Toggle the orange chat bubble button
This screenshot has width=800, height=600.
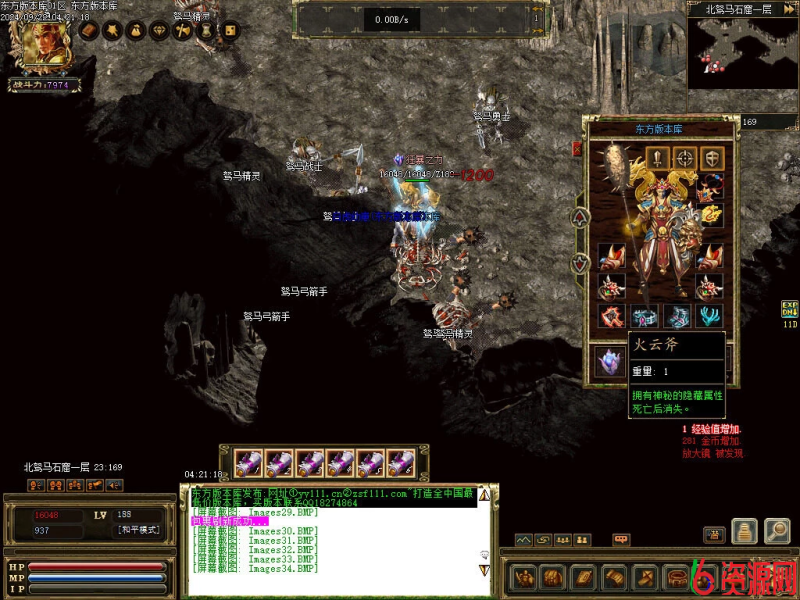[621, 540]
